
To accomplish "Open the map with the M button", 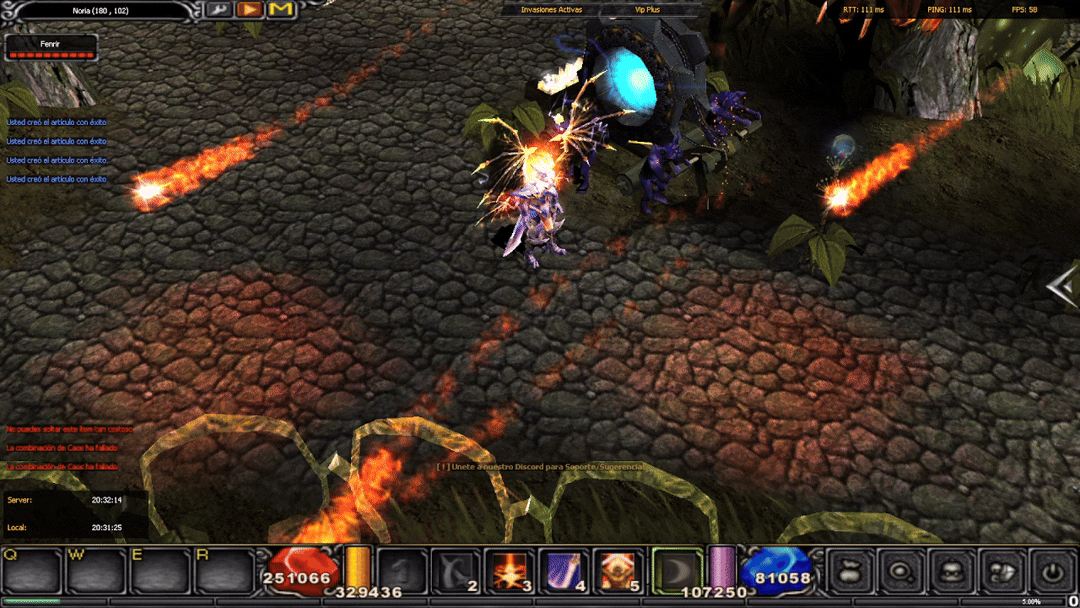I will [x=281, y=10].
